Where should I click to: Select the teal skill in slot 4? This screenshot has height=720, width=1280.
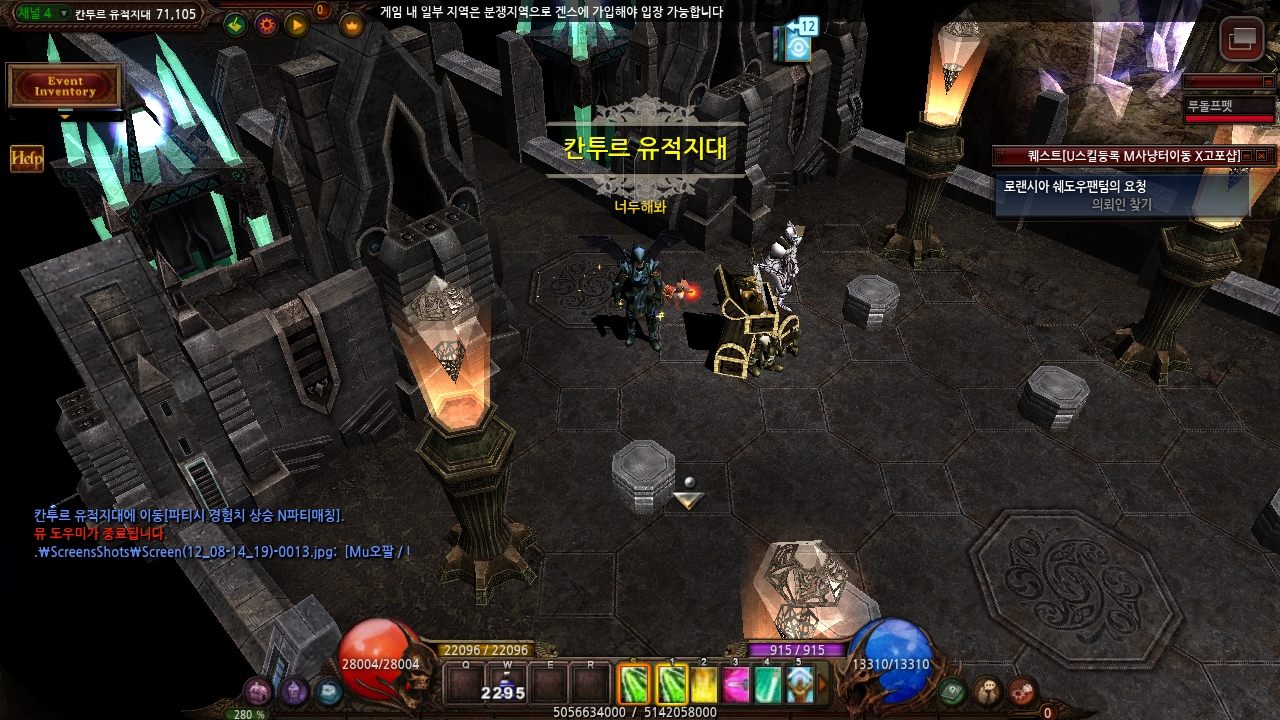[767, 685]
